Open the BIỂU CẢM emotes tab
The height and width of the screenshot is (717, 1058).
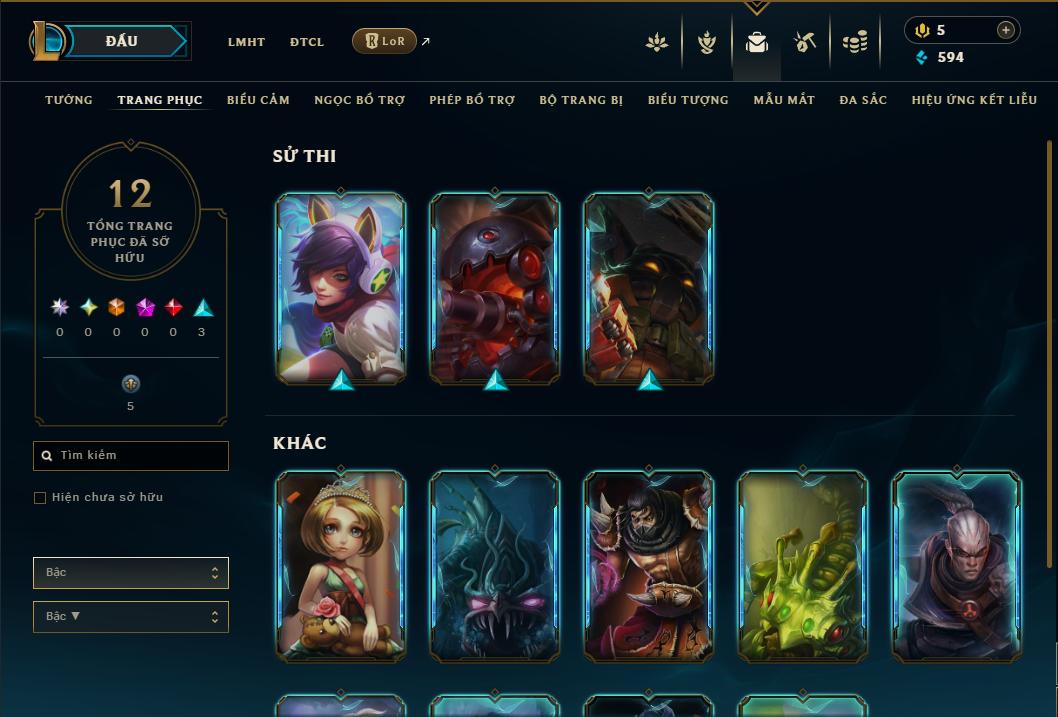tap(258, 100)
